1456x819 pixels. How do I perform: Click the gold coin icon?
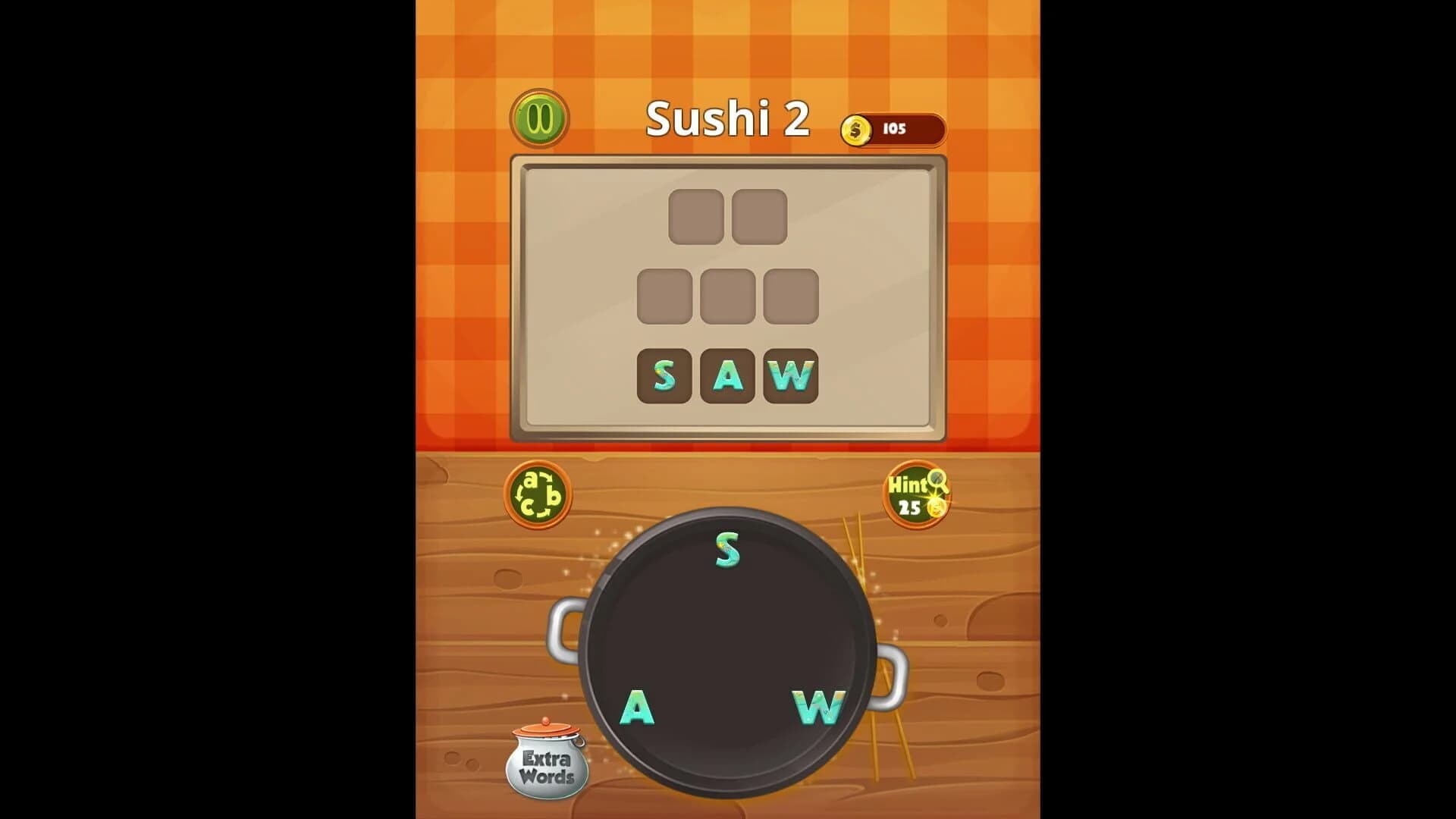858,129
